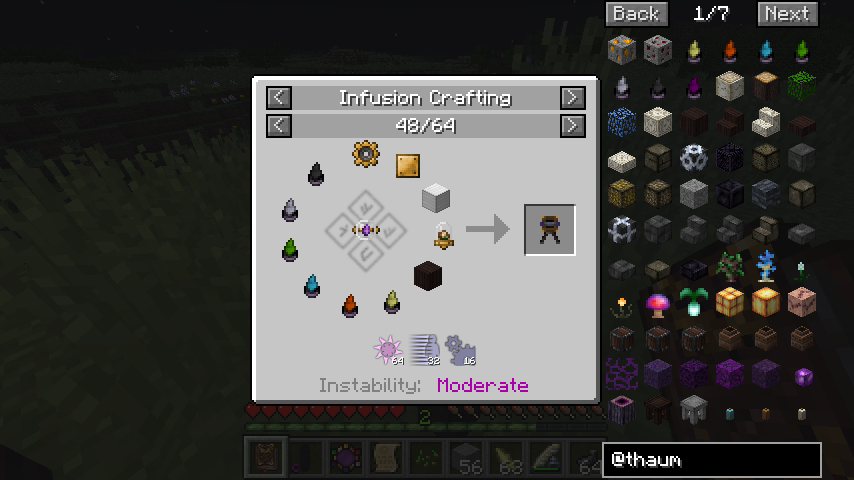The height and width of the screenshot is (480, 854).
Task: Focus the @thaum search box
Action: [x=712, y=460]
